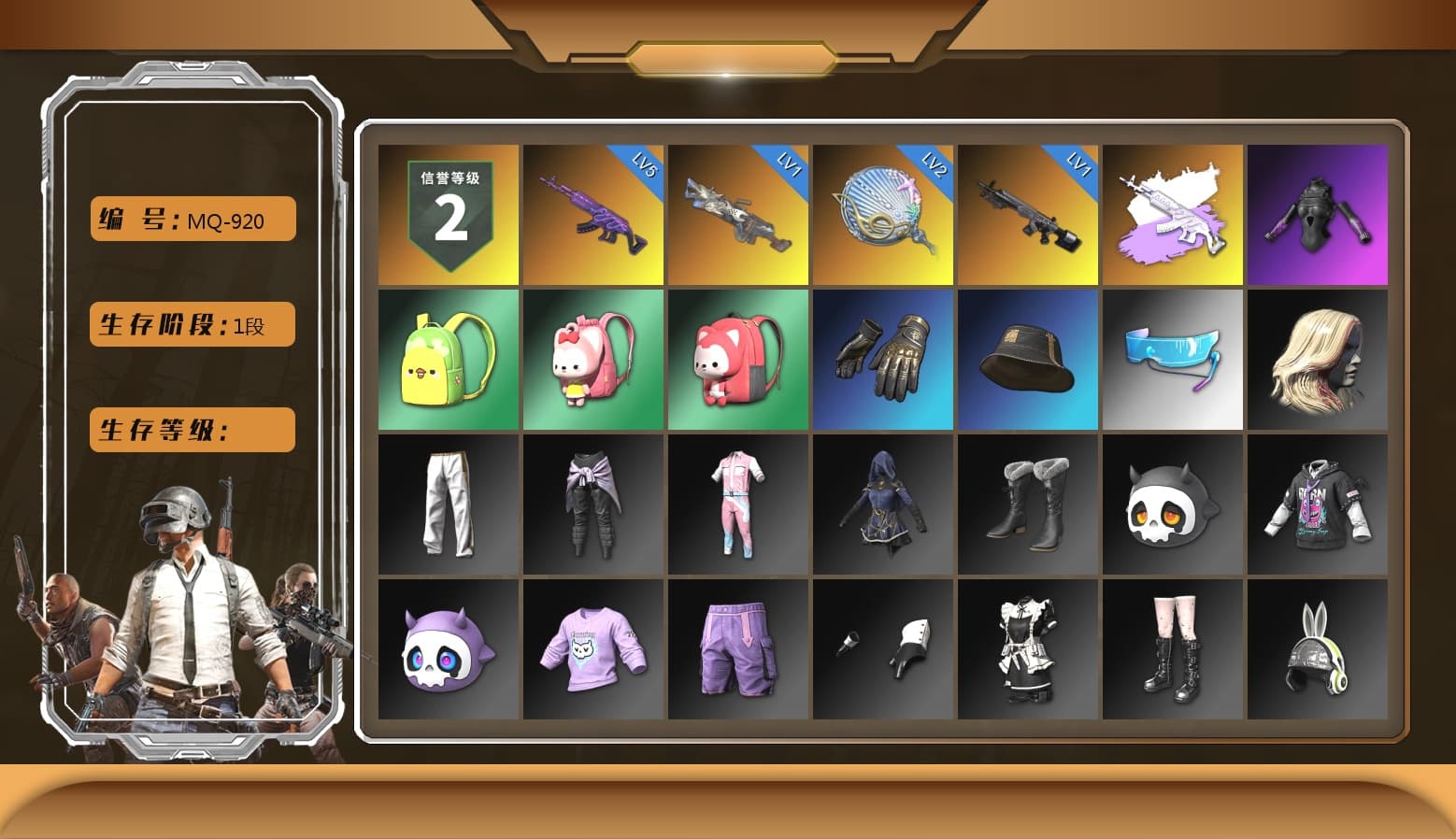The image size is (1456, 839).
Task: Click the black tactical gloves item
Action: pyautogui.click(x=883, y=360)
